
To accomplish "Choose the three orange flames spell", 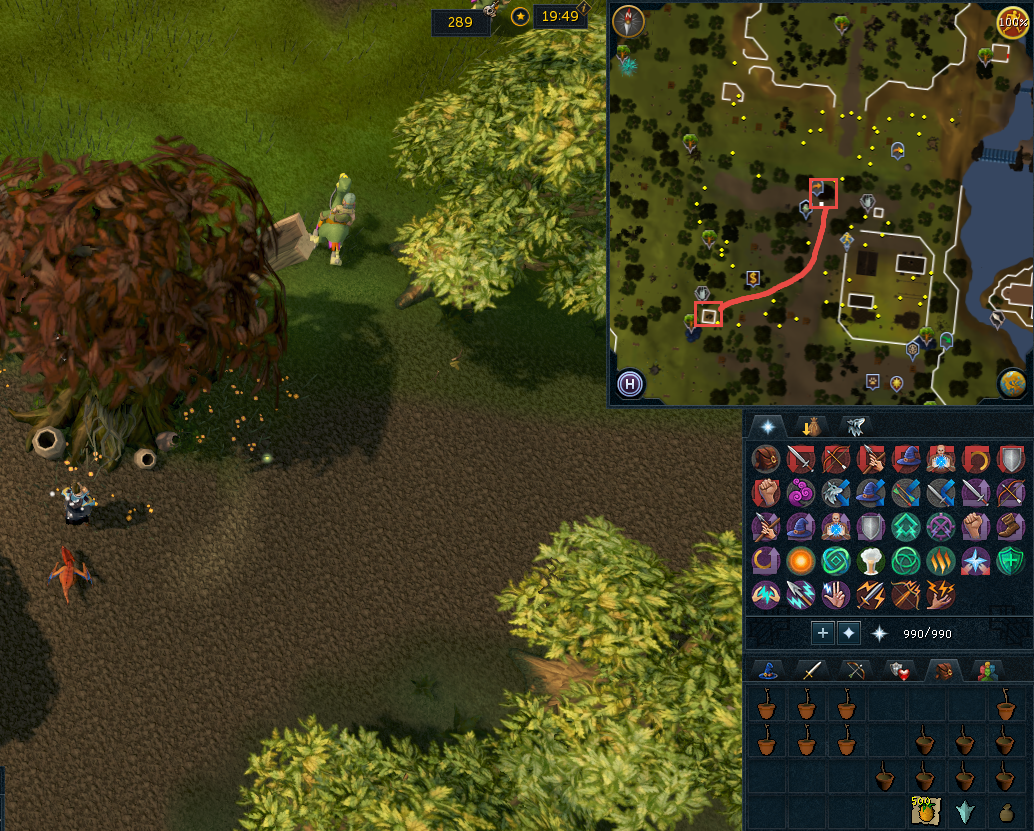I will 941,560.
